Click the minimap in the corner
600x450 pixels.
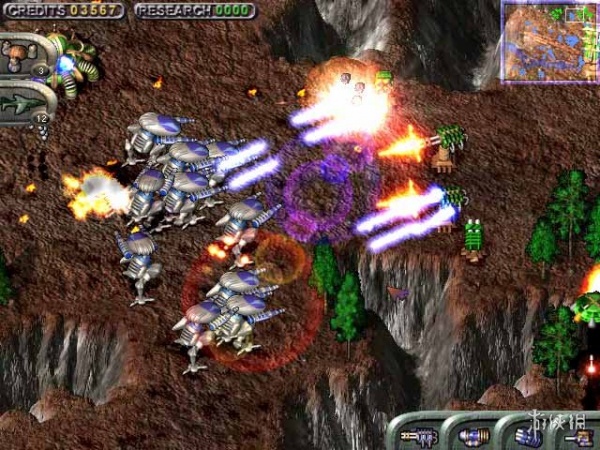(x=549, y=41)
